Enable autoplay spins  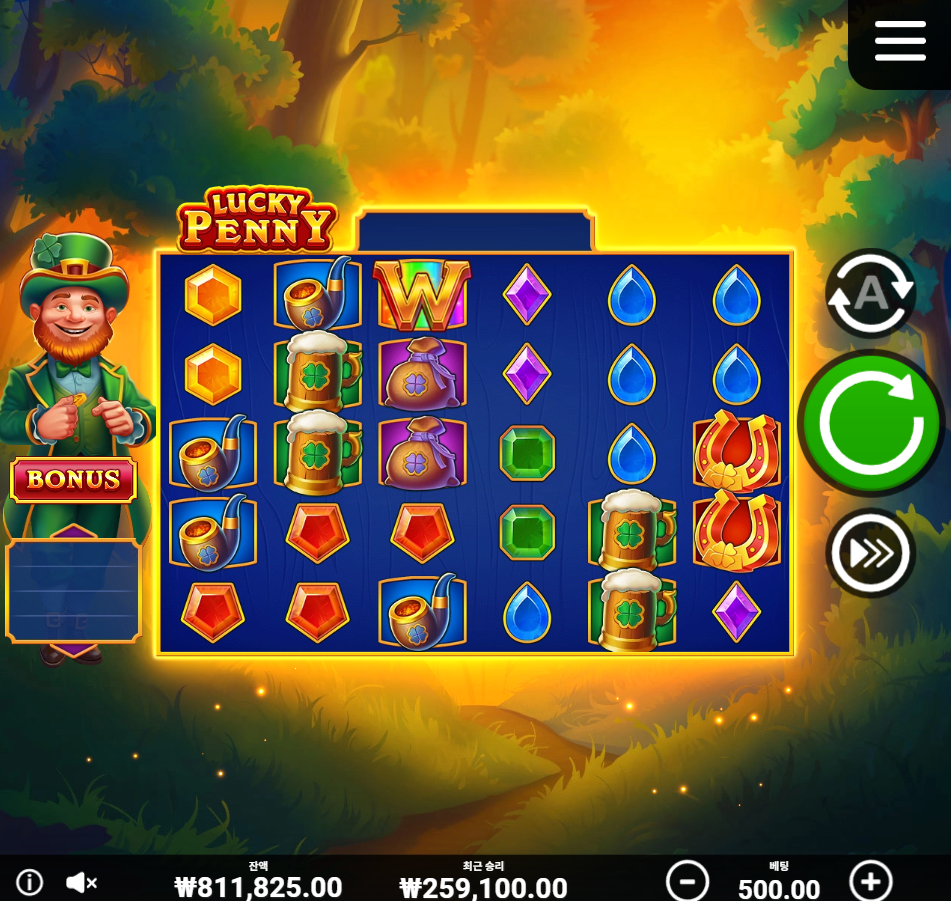pos(870,293)
